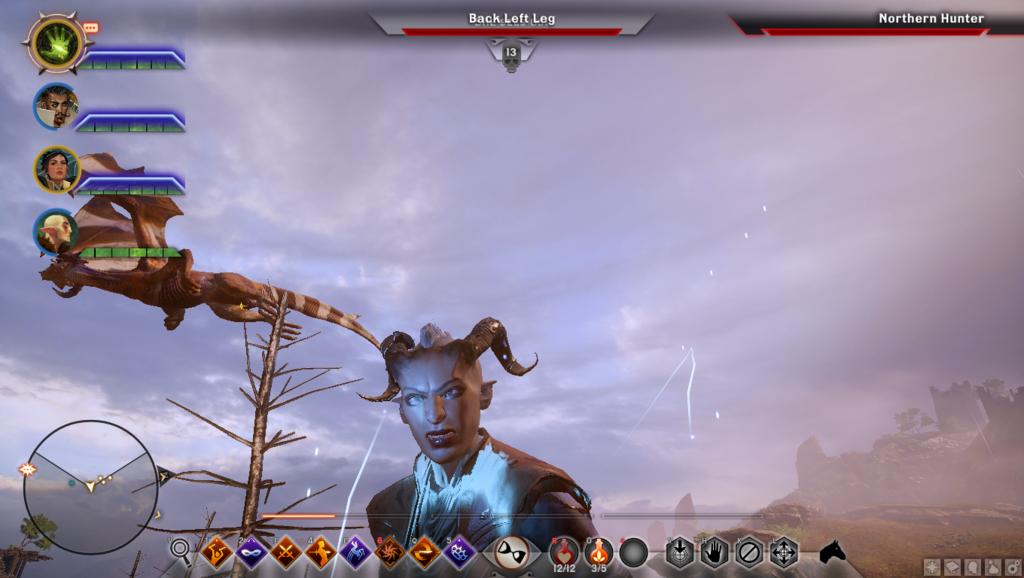
Task: Select the disengage crossed-circle command
Action: [749, 551]
